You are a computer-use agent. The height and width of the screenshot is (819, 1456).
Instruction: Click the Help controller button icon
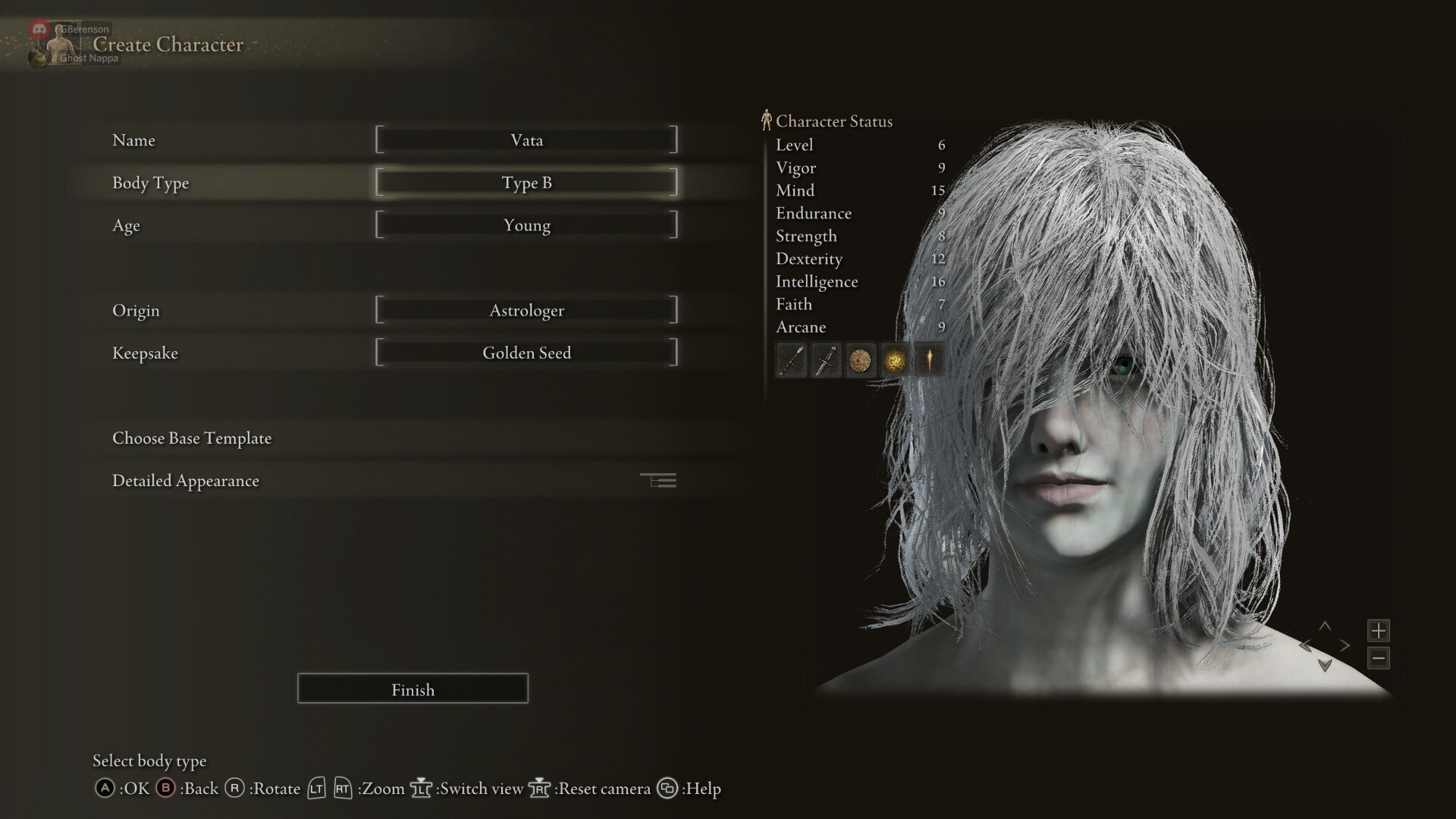click(x=668, y=789)
